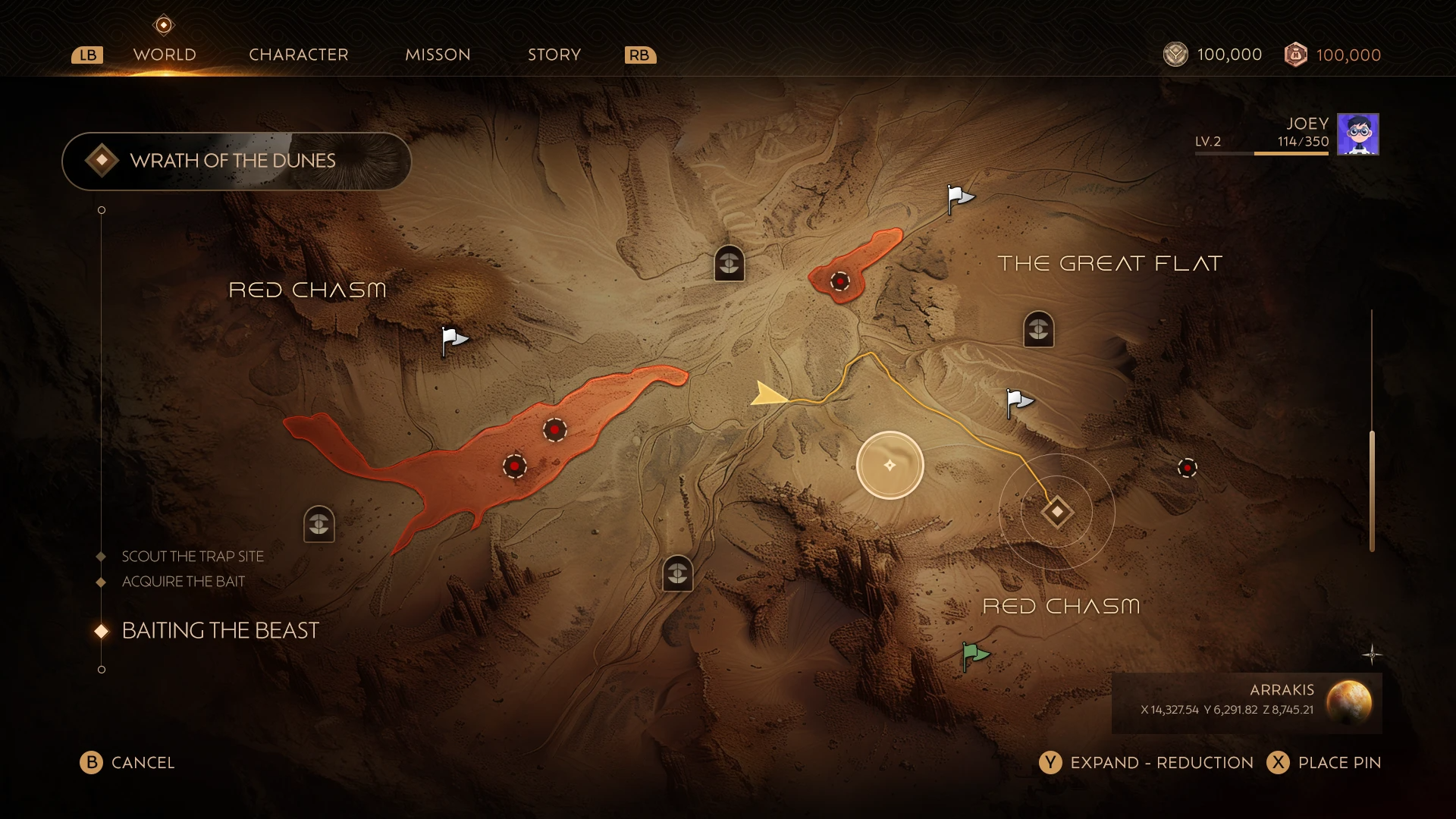This screenshot has width=1456, height=819.
Task: Choose the Place Pin option
Action: tap(1324, 763)
